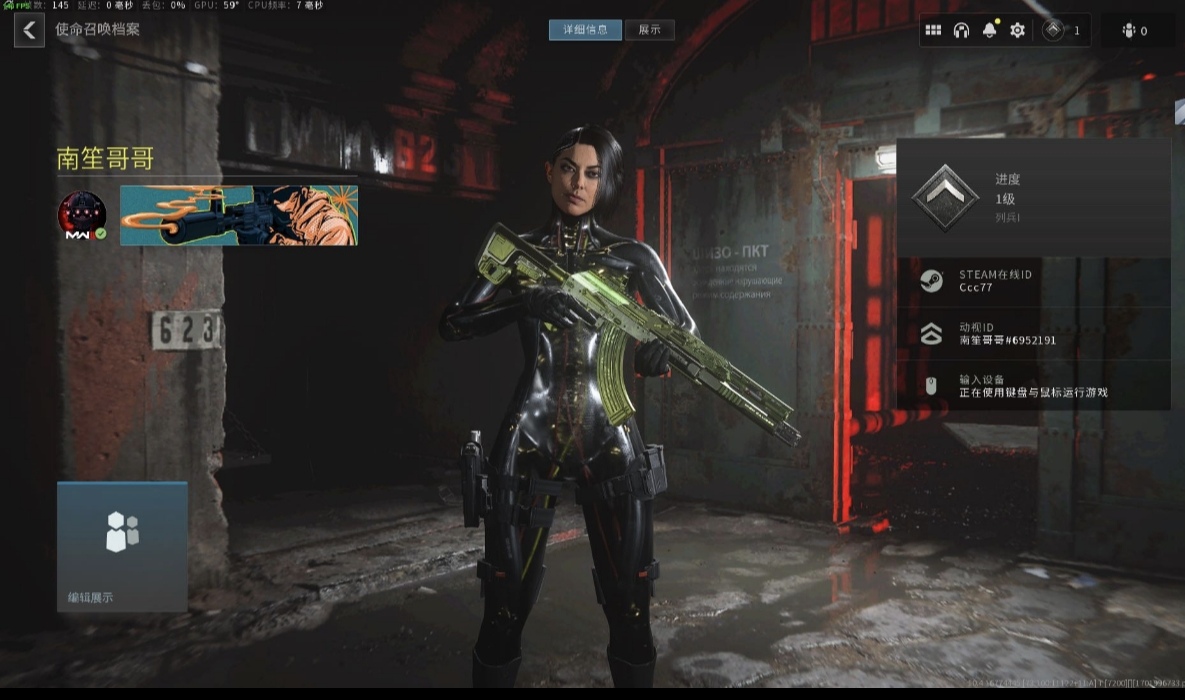This screenshot has width=1185, height=700.
Task: Open the headset voice channel icon
Action: click(x=961, y=30)
